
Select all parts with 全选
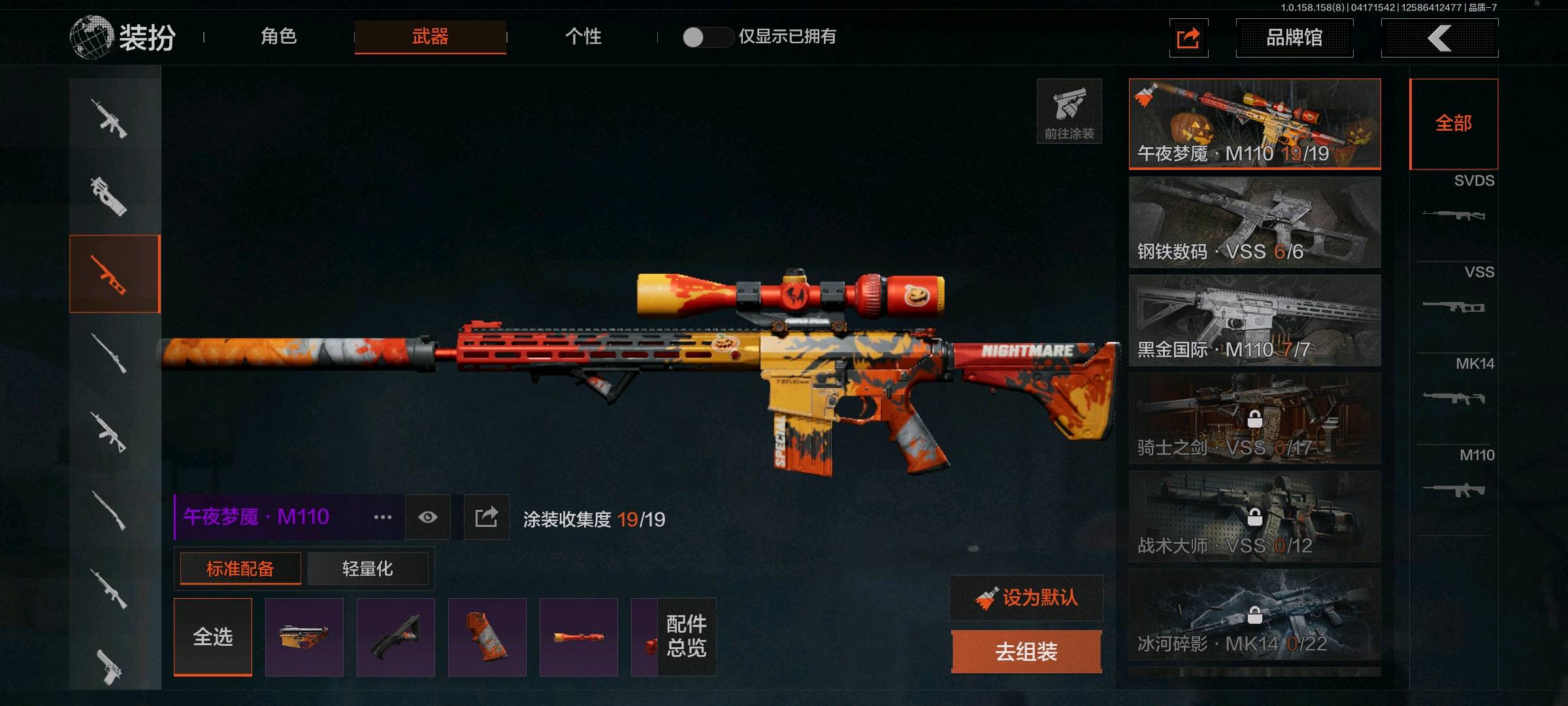213,637
